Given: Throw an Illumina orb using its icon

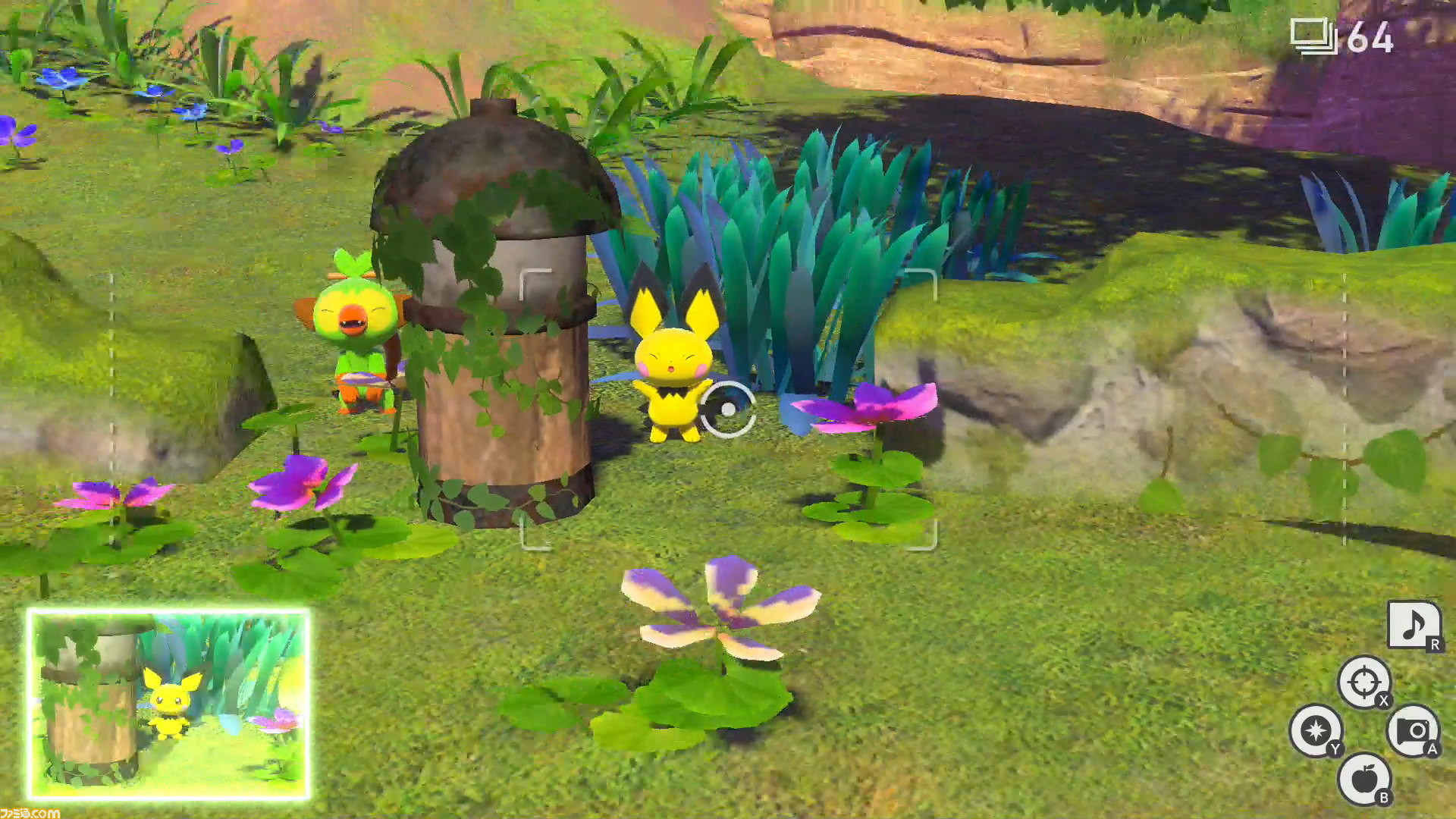Looking at the screenshot, I should coord(1315,730).
